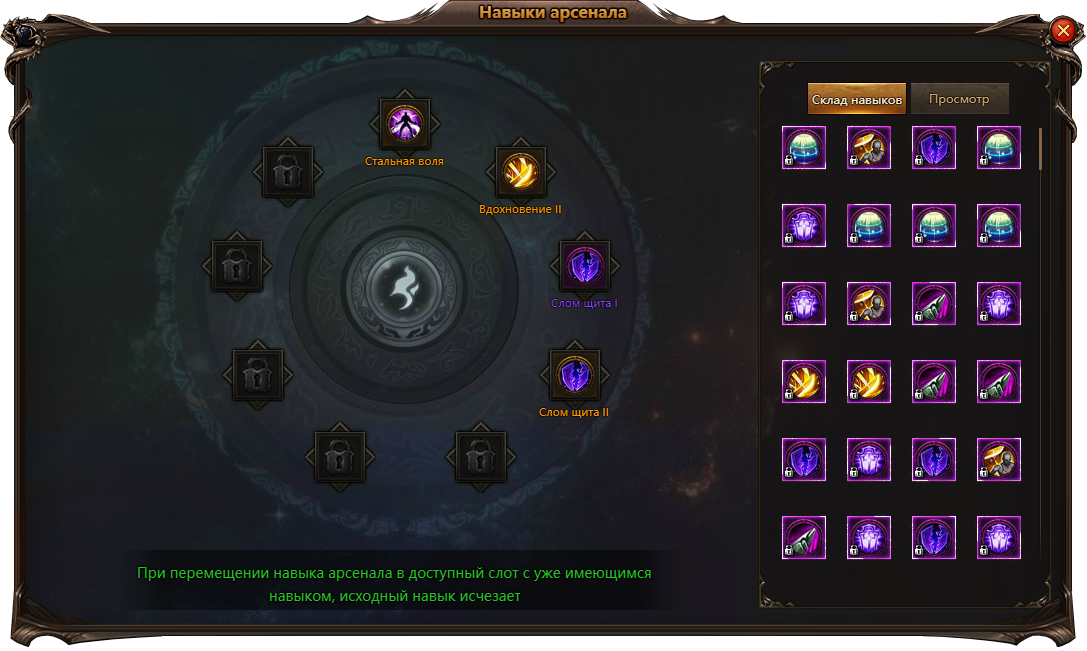The width and height of the screenshot is (1087, 651).
Task: Close the arsenal skills window
Action: coord(1062,32)
